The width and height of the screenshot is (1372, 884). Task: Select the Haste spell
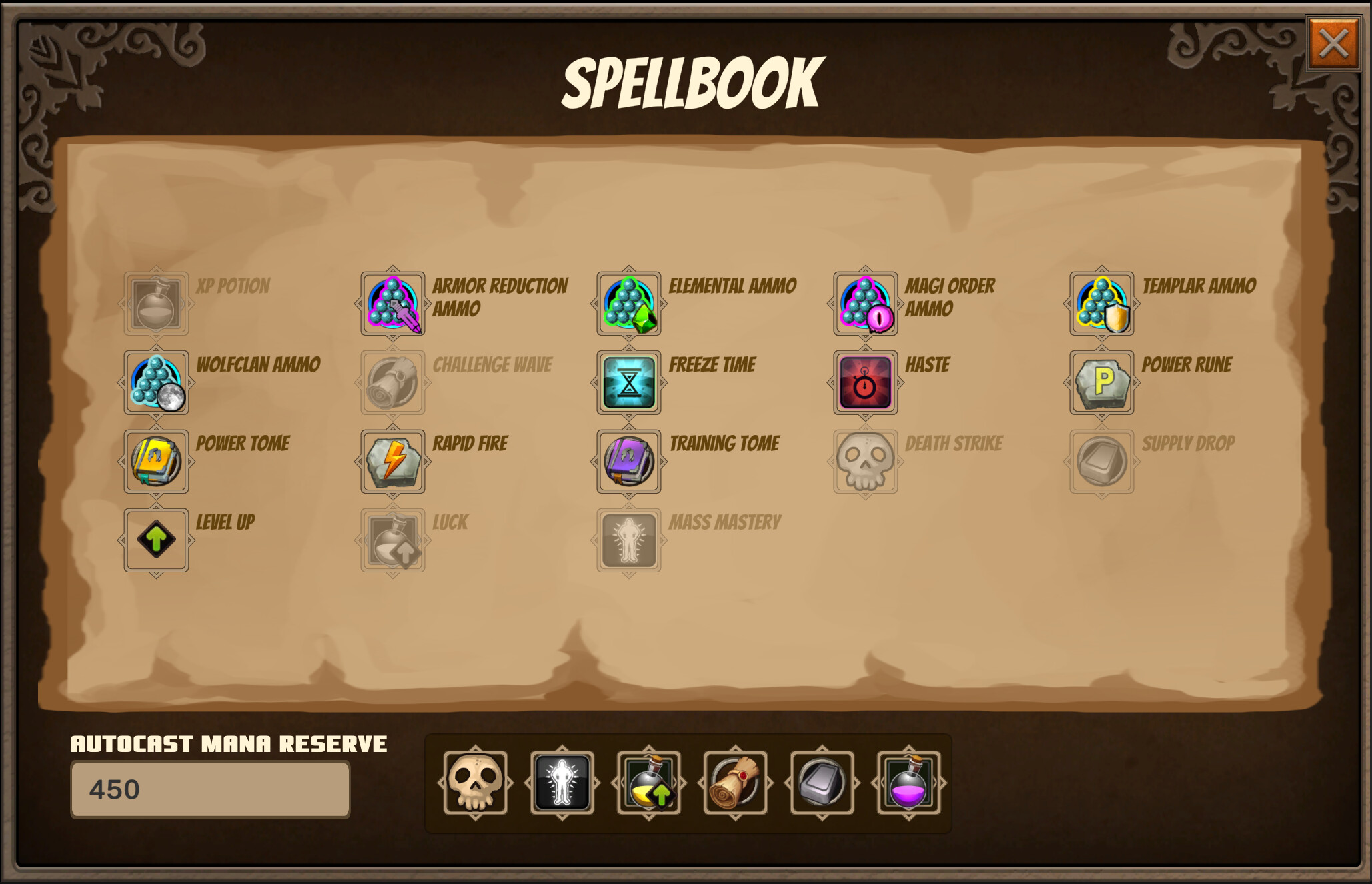864,383
